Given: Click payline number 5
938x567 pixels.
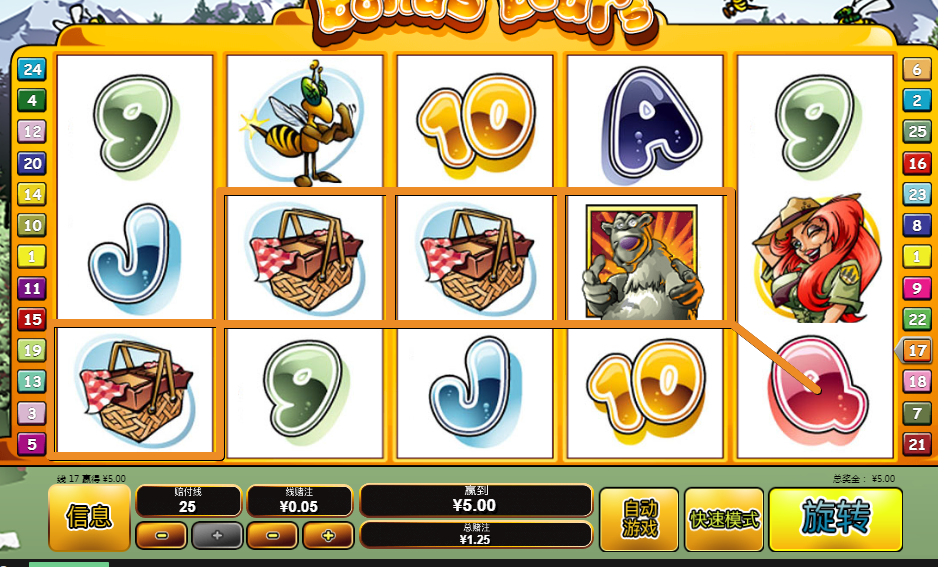Looking at the screenshot, I should point(32,444).
